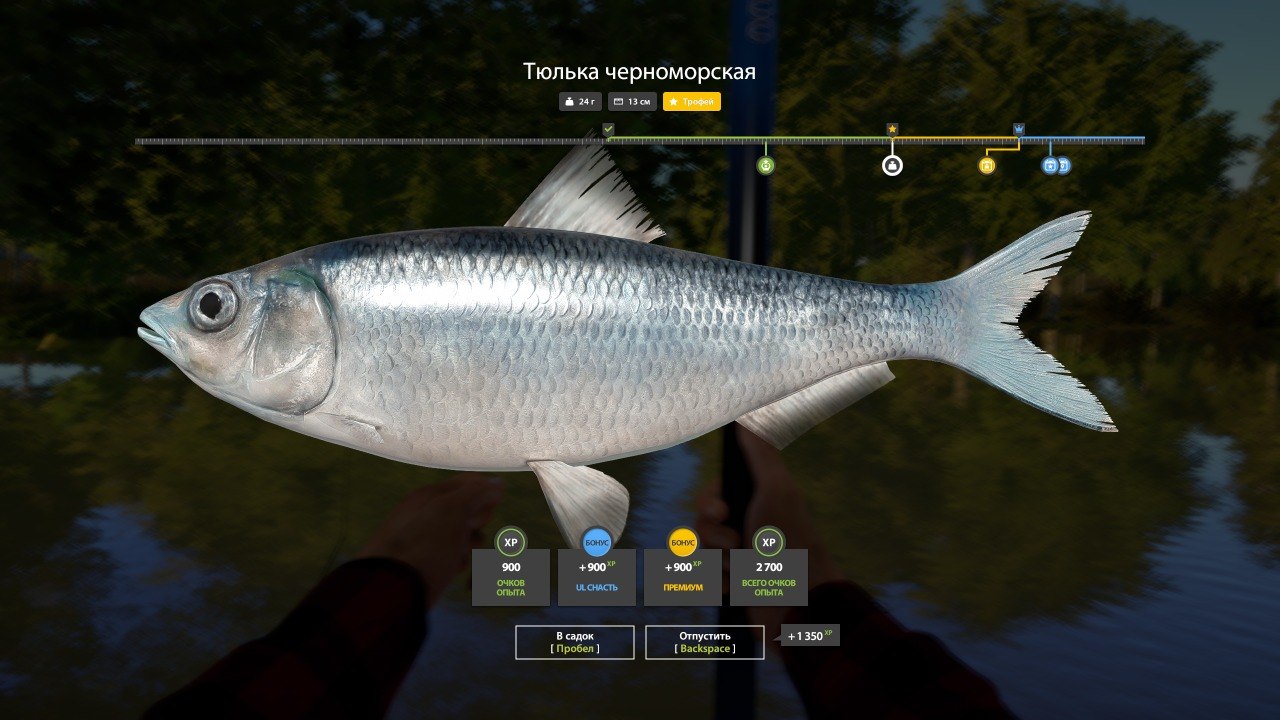Screen dimensions: 1280x720
Task: Select the green marker icon on the weight scale
Action: pos(766,166)
